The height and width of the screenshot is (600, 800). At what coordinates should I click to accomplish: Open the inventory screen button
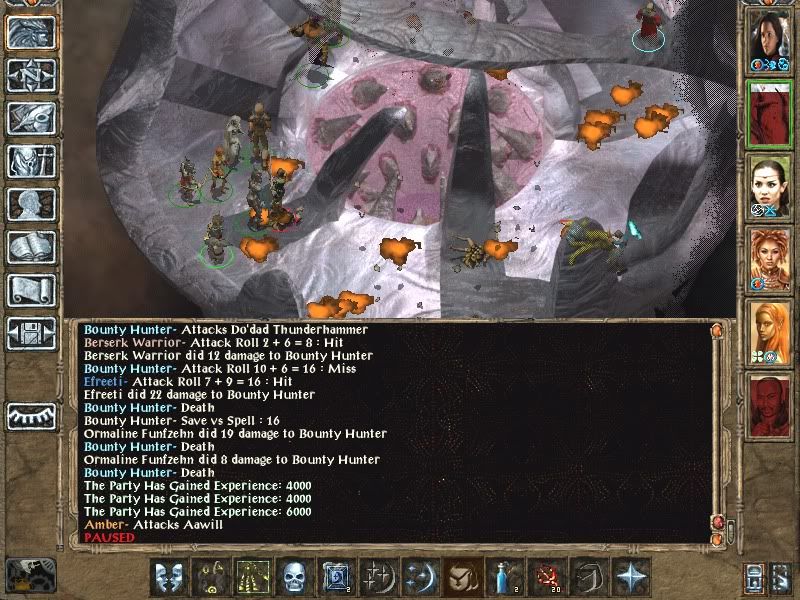tap(30, 161)
